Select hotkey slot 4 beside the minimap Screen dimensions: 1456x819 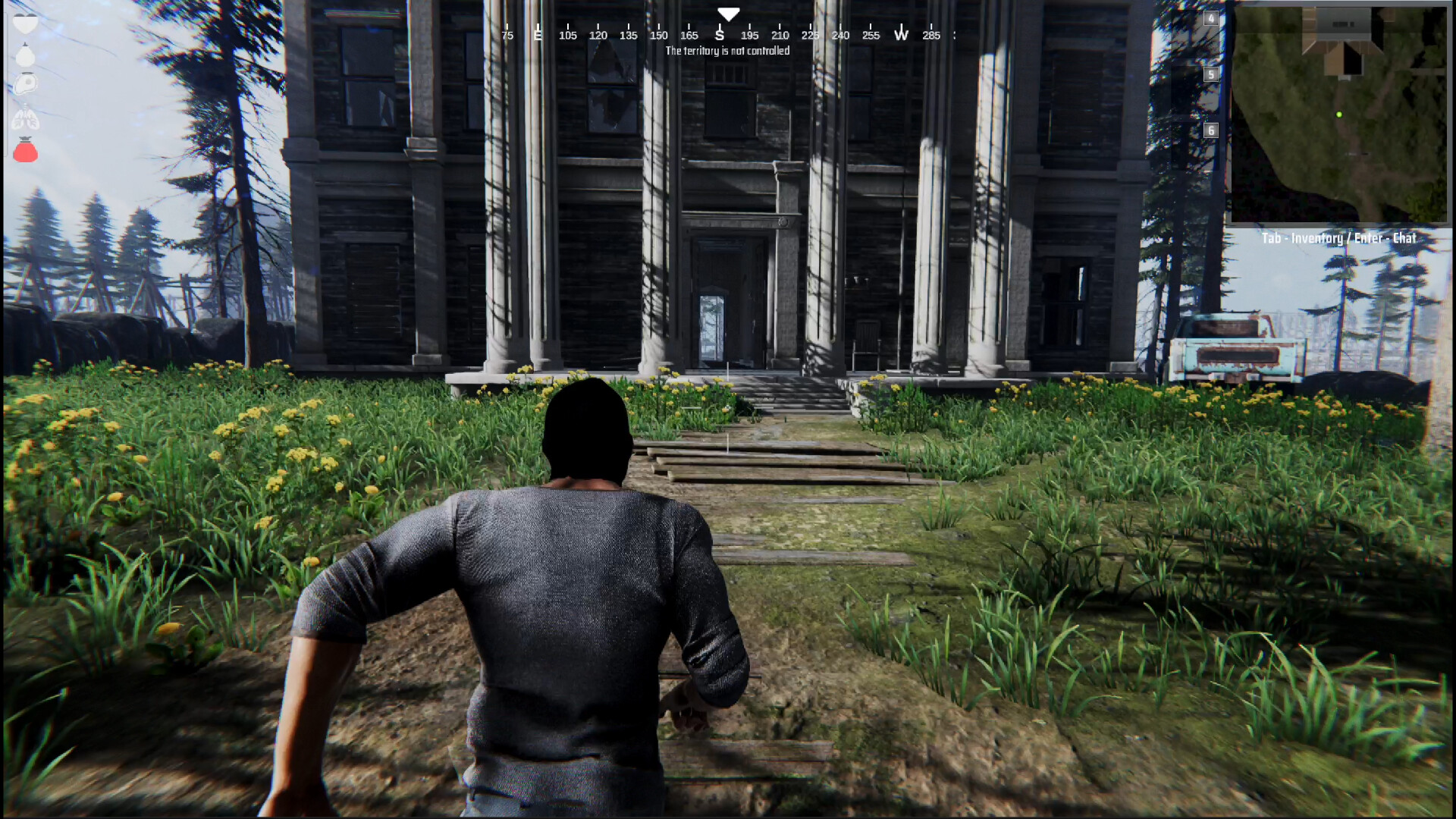click(1211, 17)
